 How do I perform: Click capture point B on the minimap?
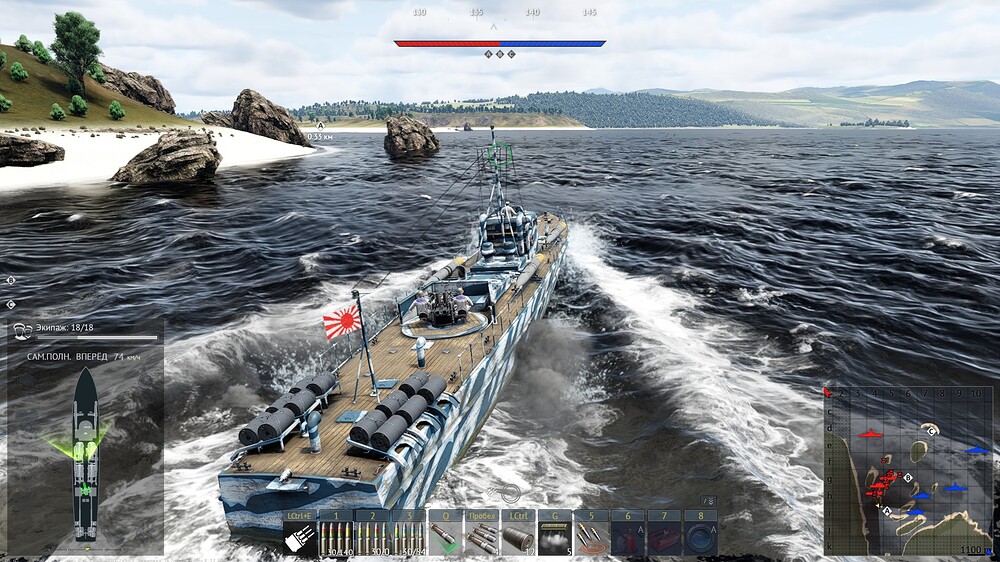pos(907,478)
